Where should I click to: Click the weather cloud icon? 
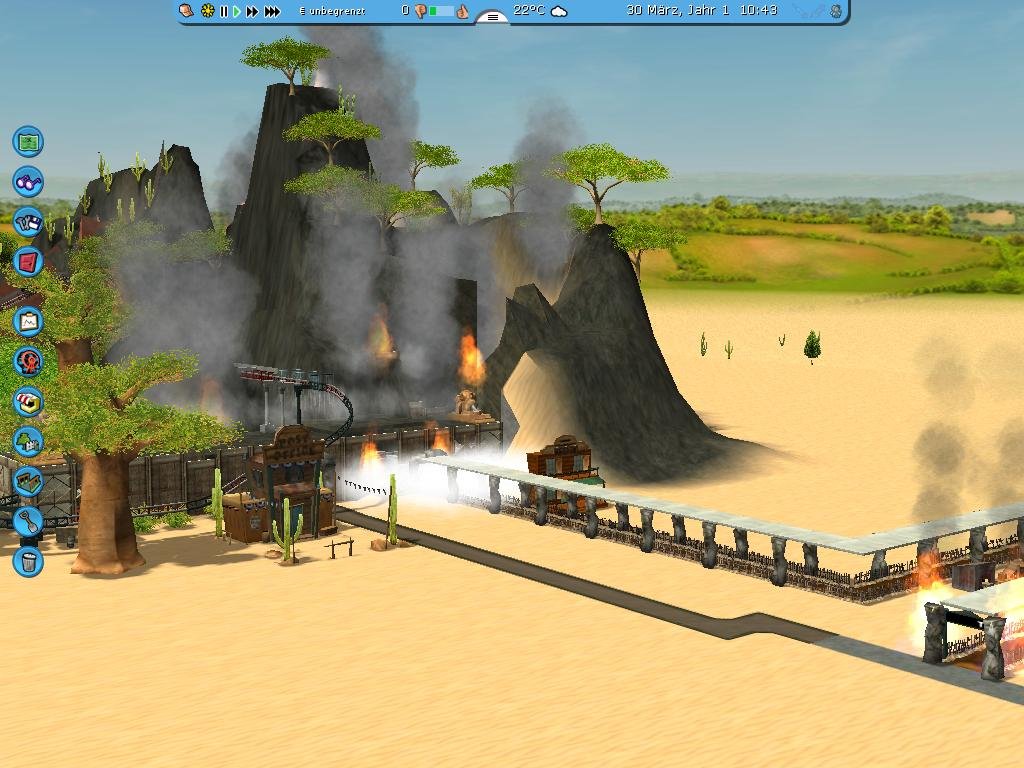(560, 11)
